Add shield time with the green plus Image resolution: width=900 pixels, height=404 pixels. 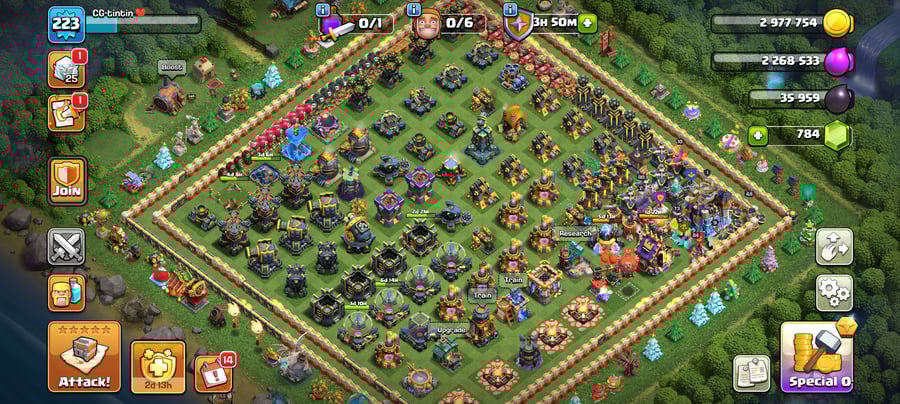[x=587, y=22]
